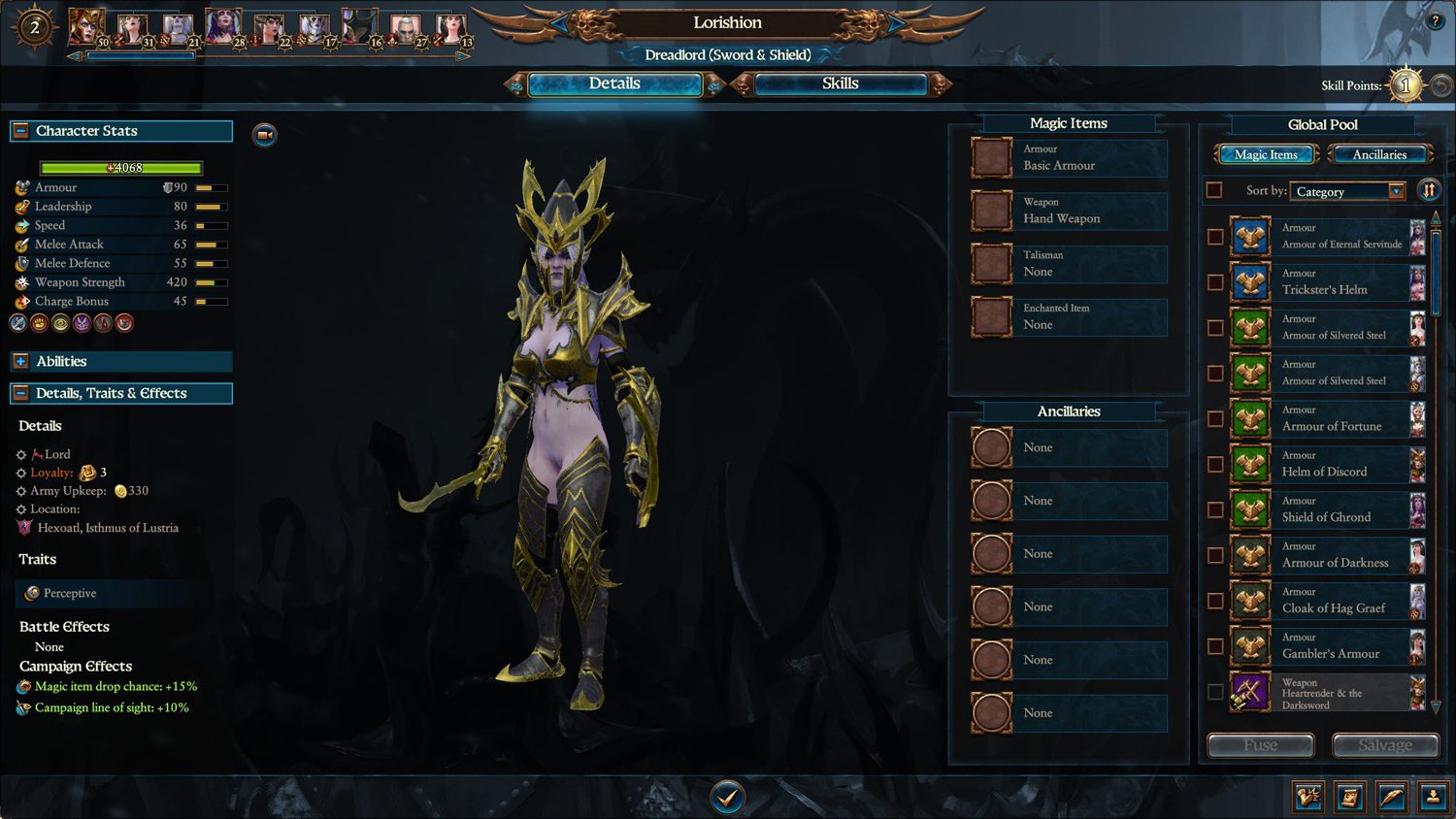The height and width of the screenshot is (819, 1456).
Task: Switch to the Skills tab
Action: pos(840,84)
